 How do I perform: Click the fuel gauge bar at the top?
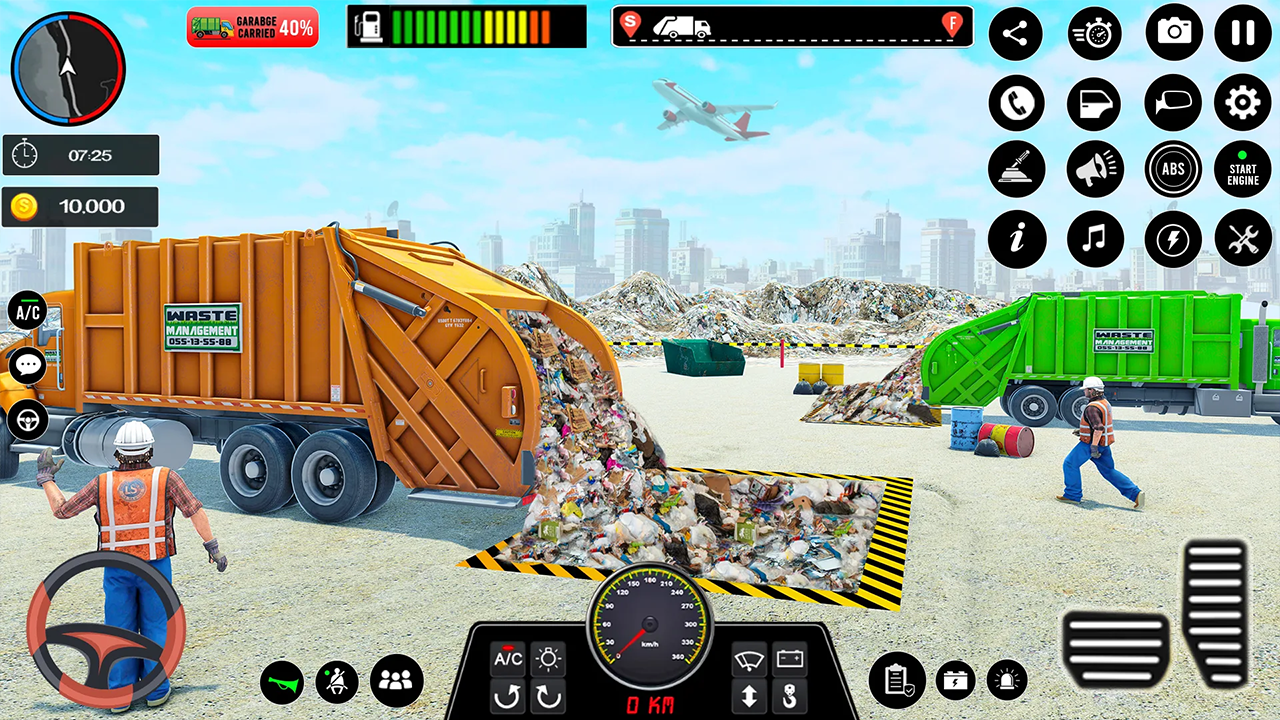pyautogui.click(x=468, y=27)
